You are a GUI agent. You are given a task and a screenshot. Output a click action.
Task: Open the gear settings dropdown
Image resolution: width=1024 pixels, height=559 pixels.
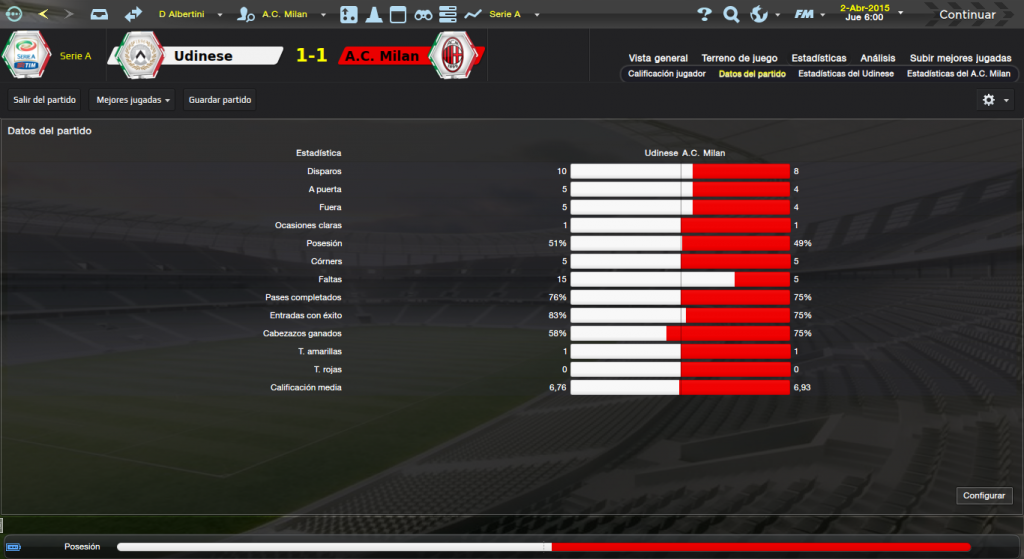(994, 100)
